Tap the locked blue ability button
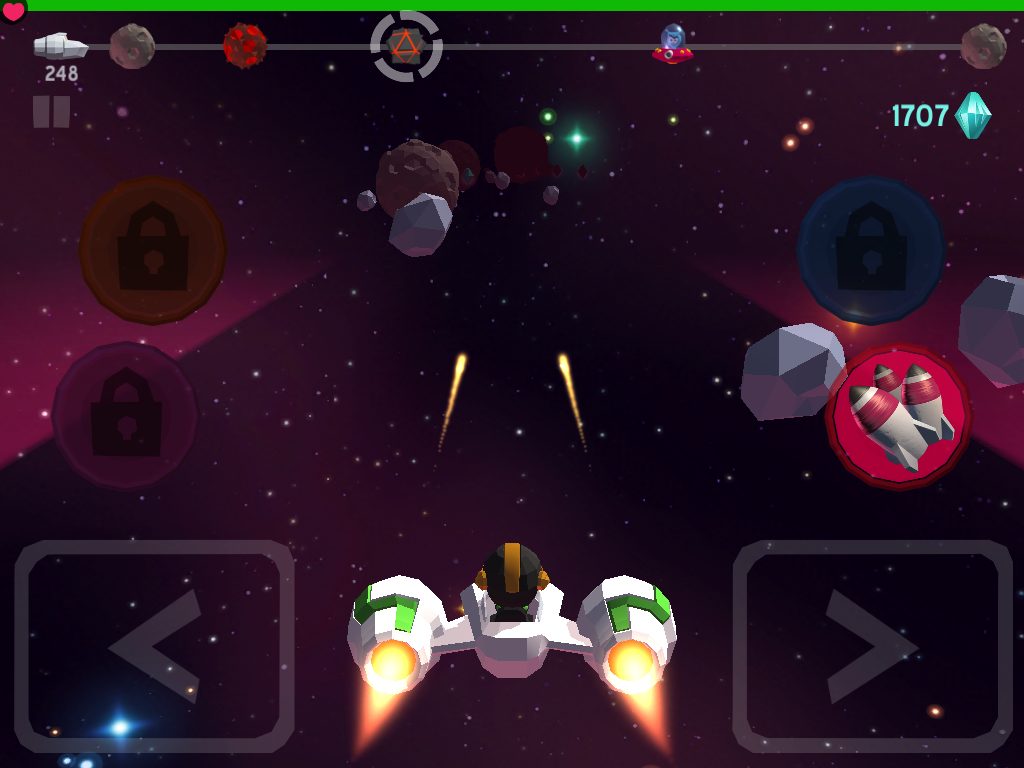The image size is (1024, 768). point(870,250)
